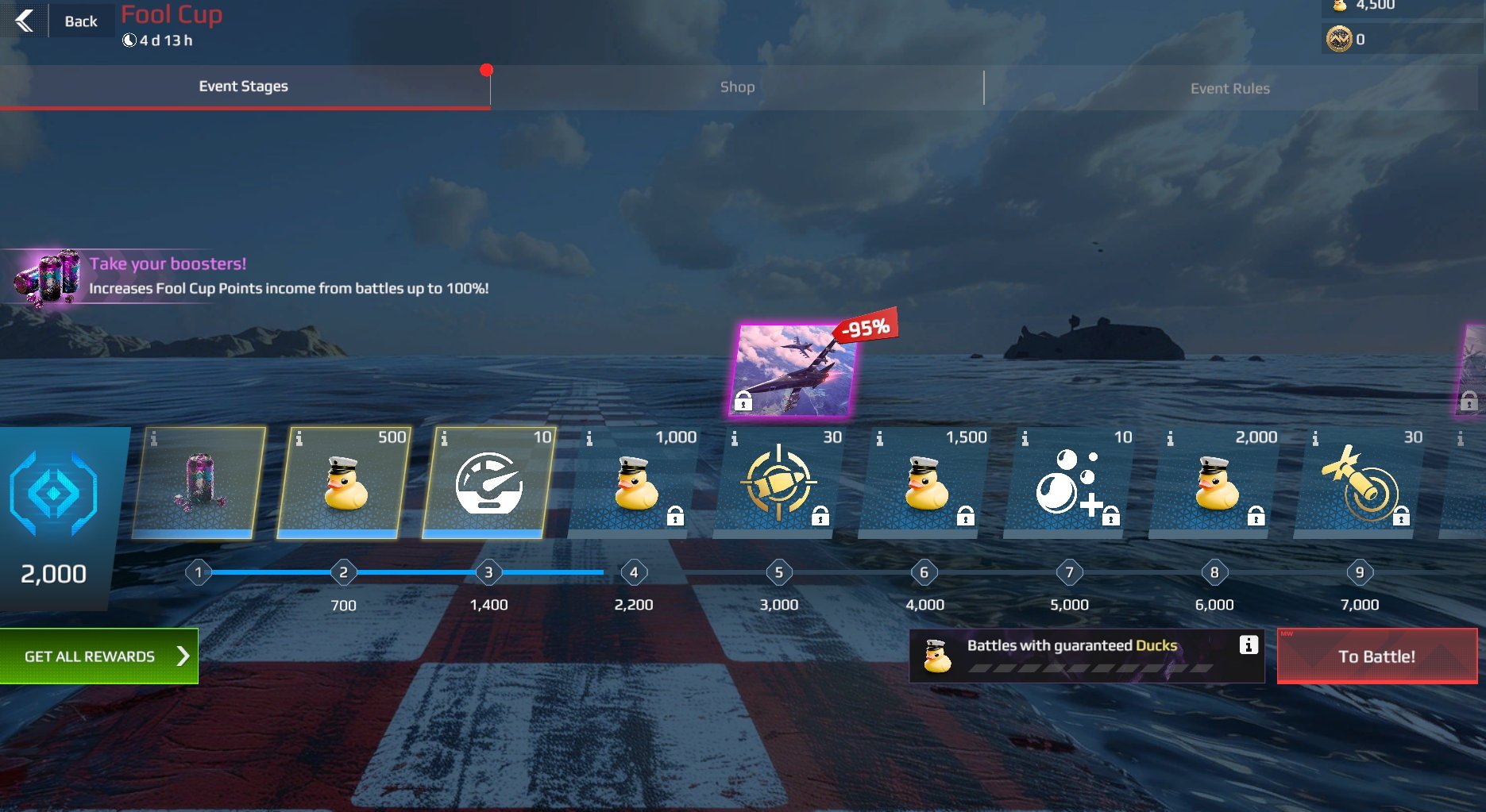Start a match with To Battle!
The image size is (1486, 812).
pos(1376,656)
